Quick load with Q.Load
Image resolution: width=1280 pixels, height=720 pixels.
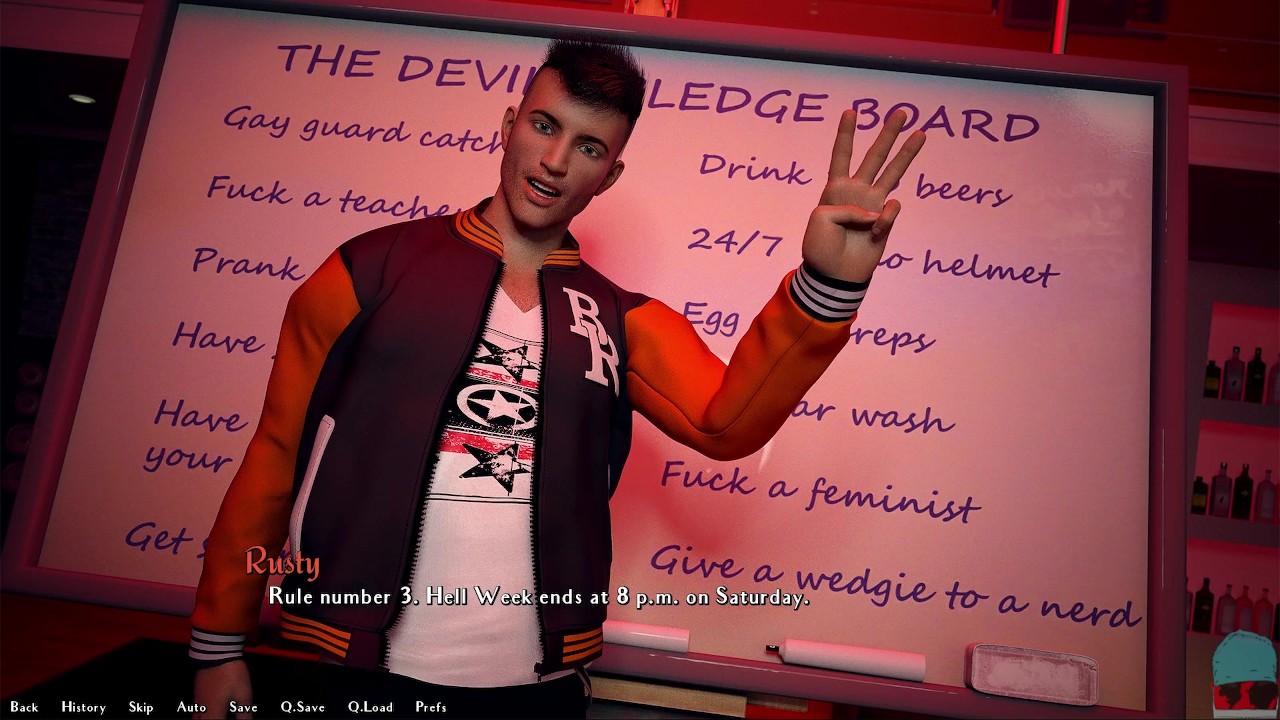(370, 707)
